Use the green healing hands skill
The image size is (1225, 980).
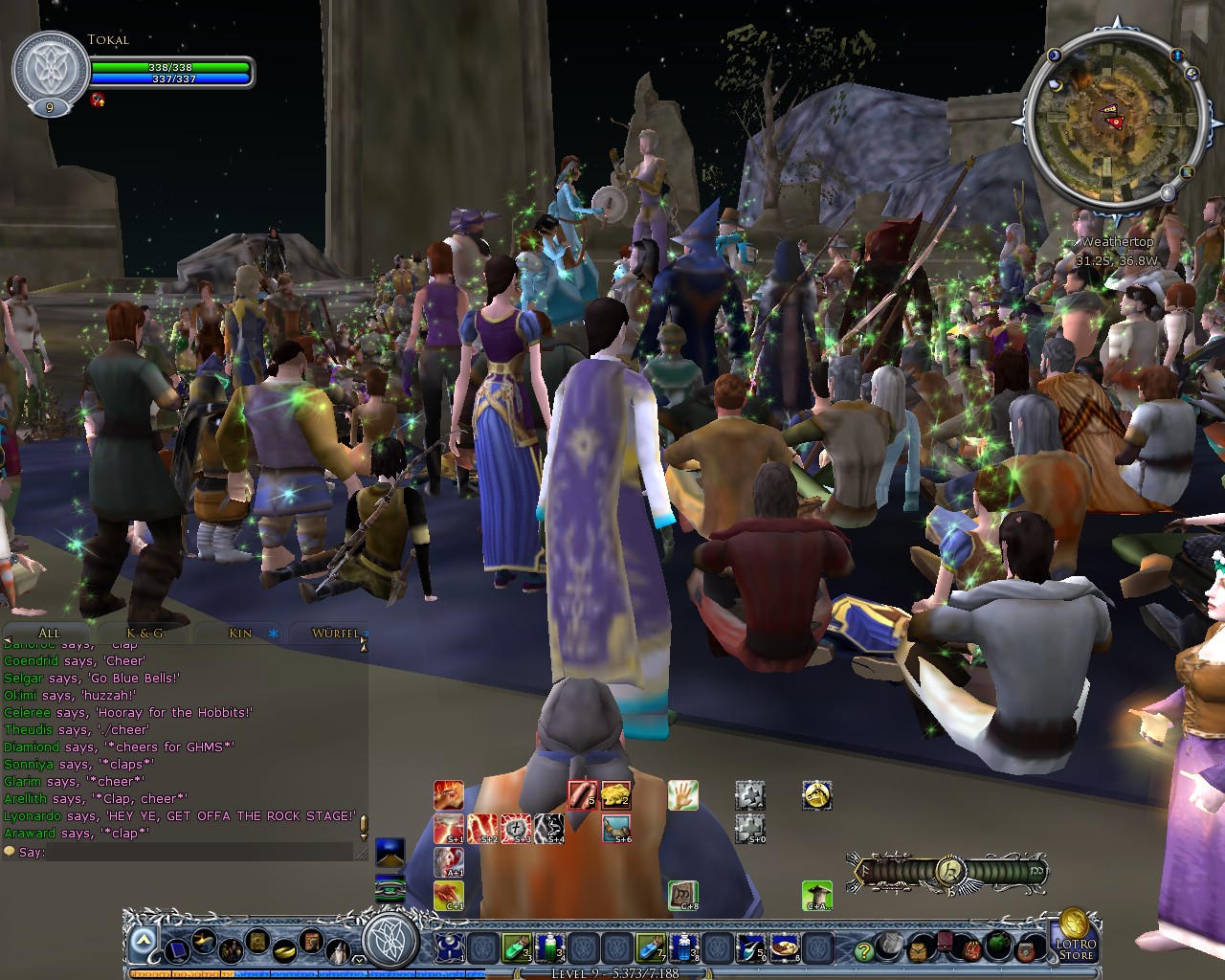[x=682, y=793]
